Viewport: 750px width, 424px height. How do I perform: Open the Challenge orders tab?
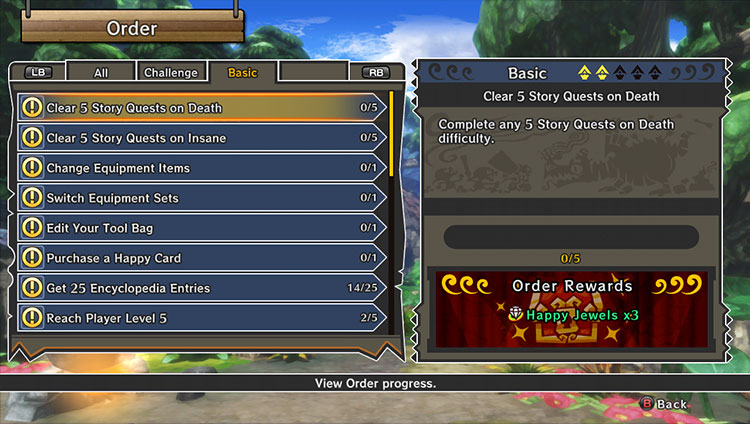(171, 73)
